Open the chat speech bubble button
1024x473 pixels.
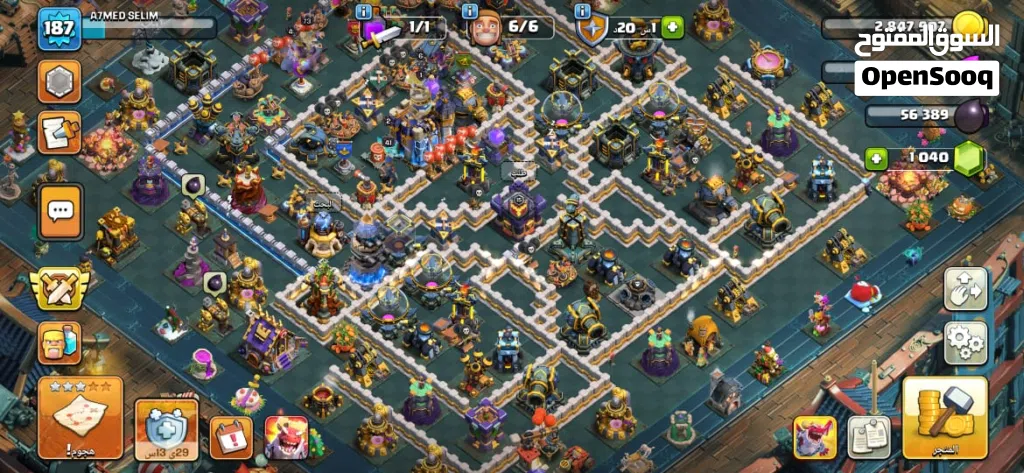[x=60, y=211]
